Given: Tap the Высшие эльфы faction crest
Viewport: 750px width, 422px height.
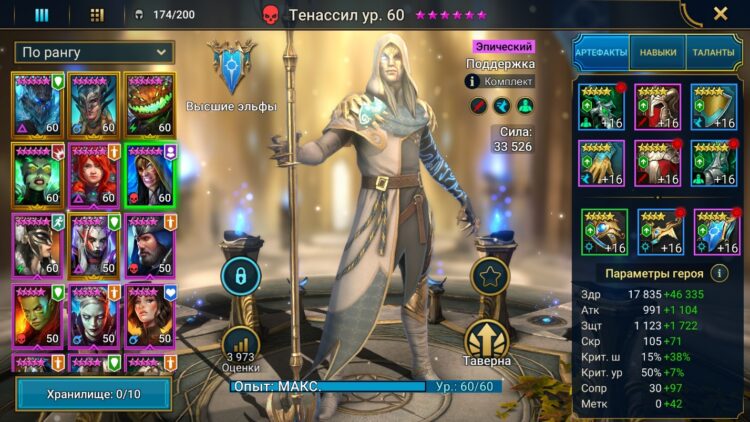Looking at the screenshot, I should pyautogui.click(x=233, y=66).
